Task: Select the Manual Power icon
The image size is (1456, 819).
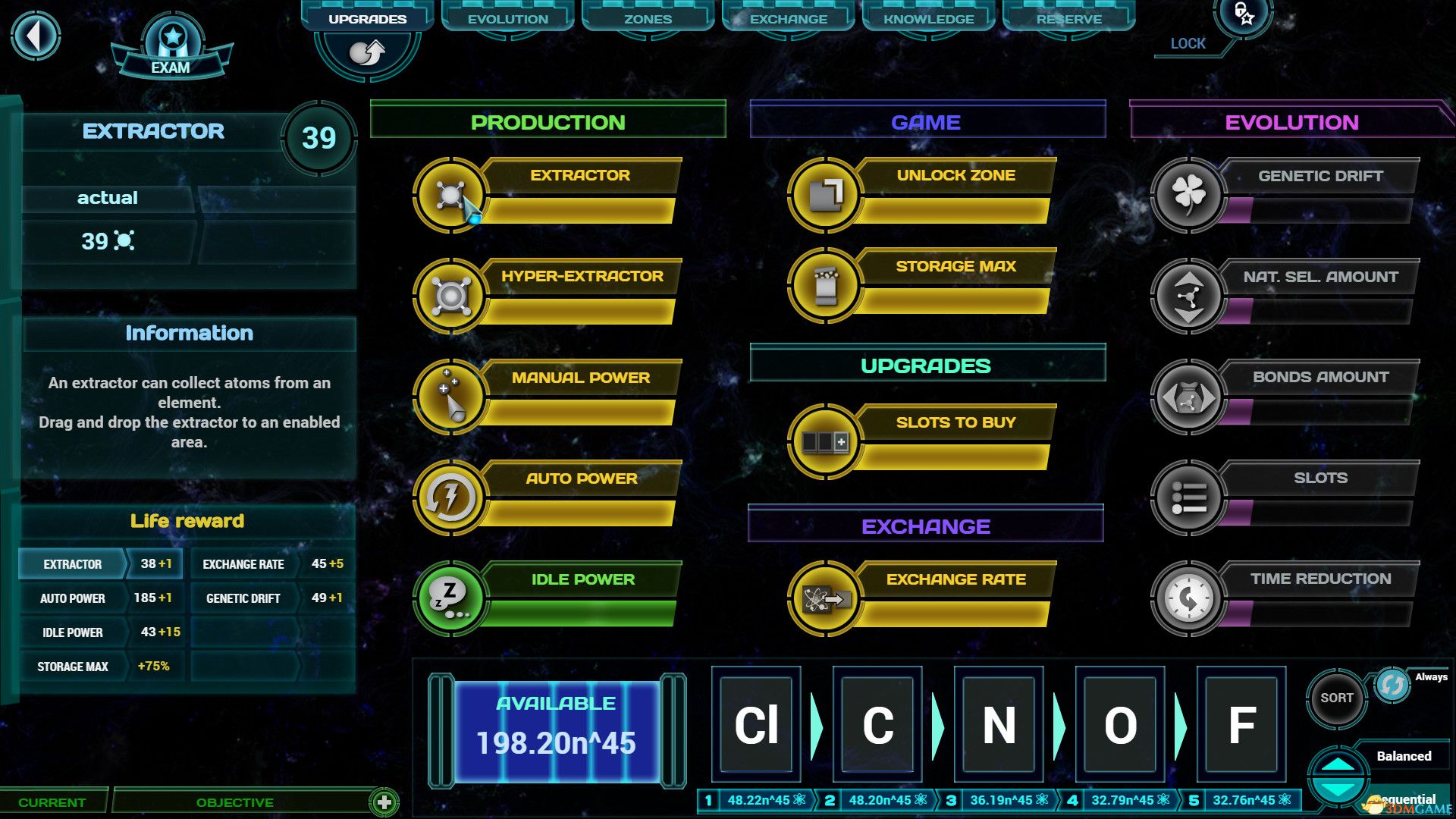Action: click(451, 397)
